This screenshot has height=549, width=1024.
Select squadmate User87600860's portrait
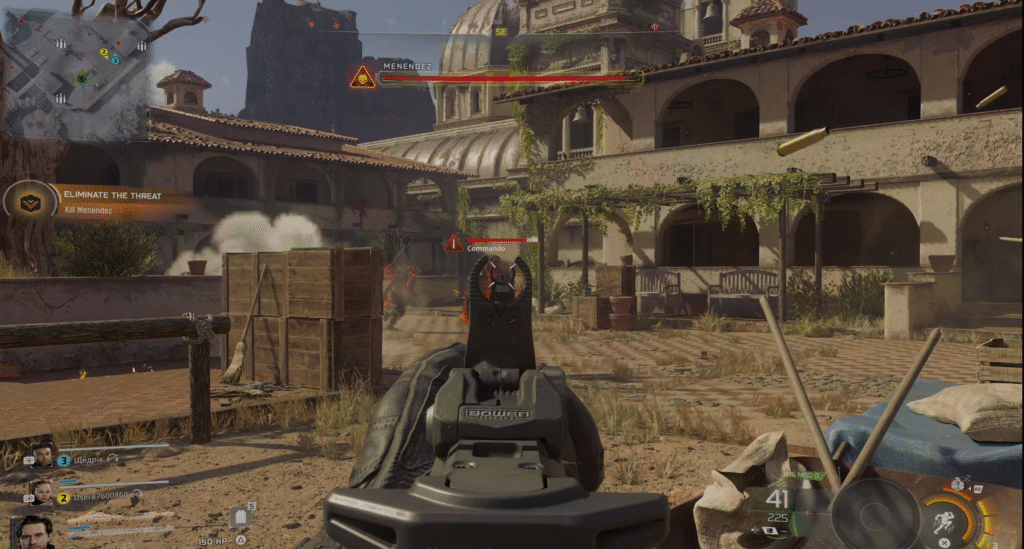coord(41,492)
